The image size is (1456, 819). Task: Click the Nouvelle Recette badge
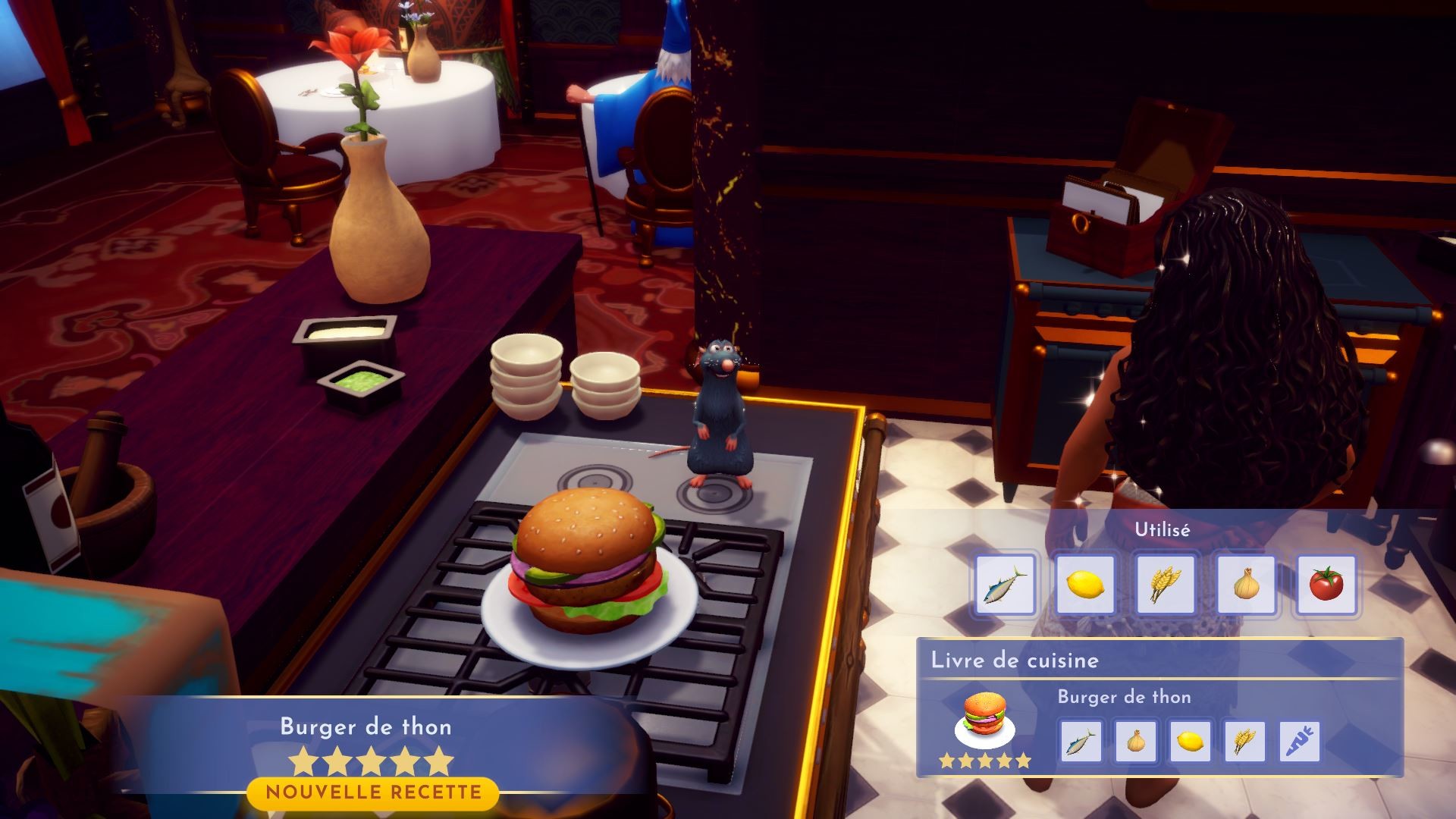tap(373, 793)
